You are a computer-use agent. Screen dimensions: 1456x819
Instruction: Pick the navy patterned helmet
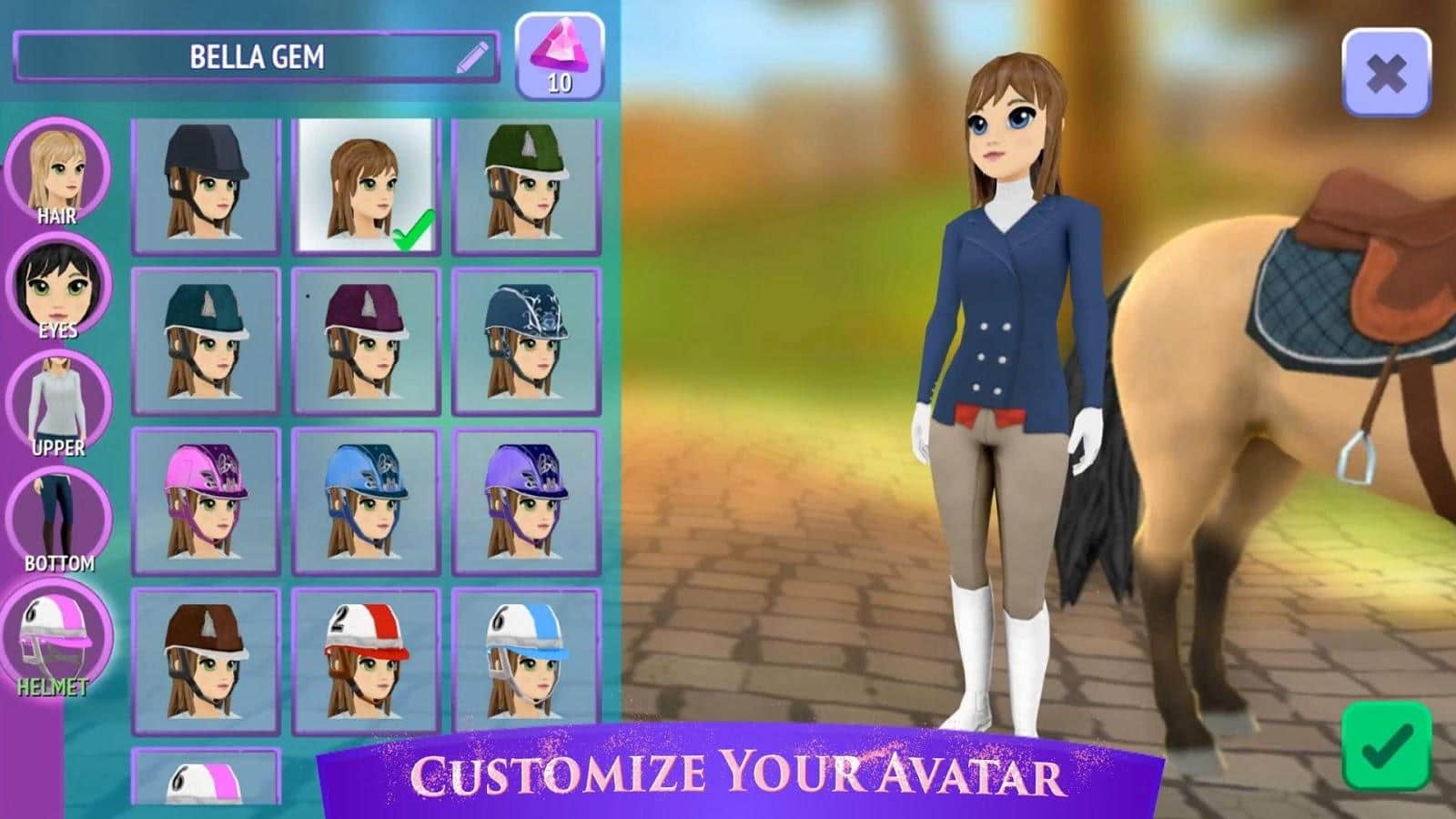(525, 341)
